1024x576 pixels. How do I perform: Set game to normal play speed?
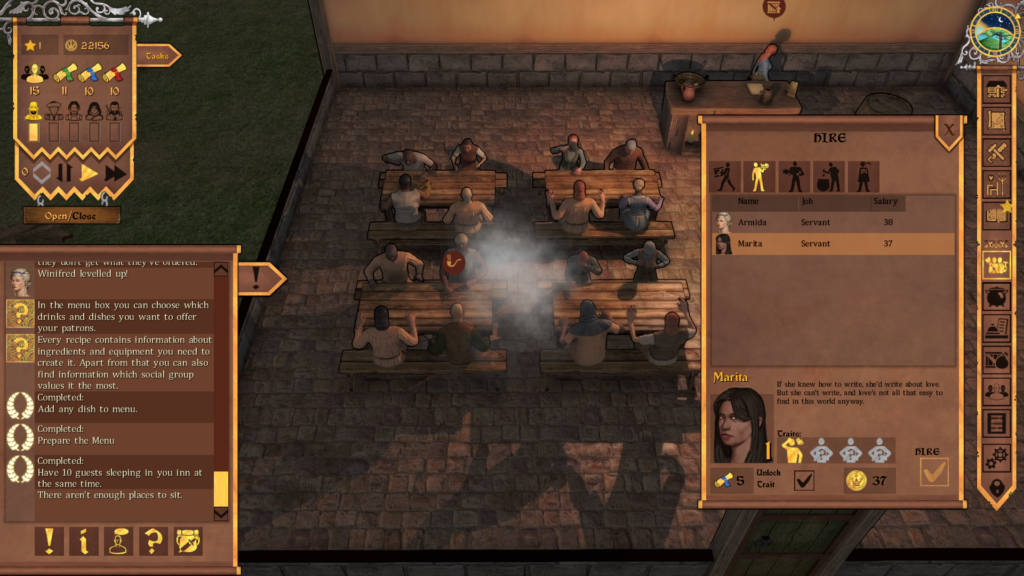pyautogui.click(x=89, y=173)
